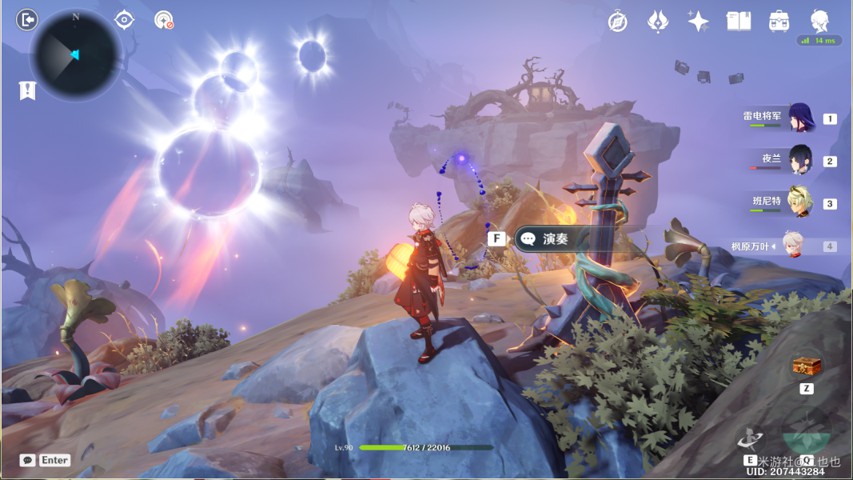The image size is (853, 480).
Task: Open the Paimon menu via exit icon
Action: (27, 19)
